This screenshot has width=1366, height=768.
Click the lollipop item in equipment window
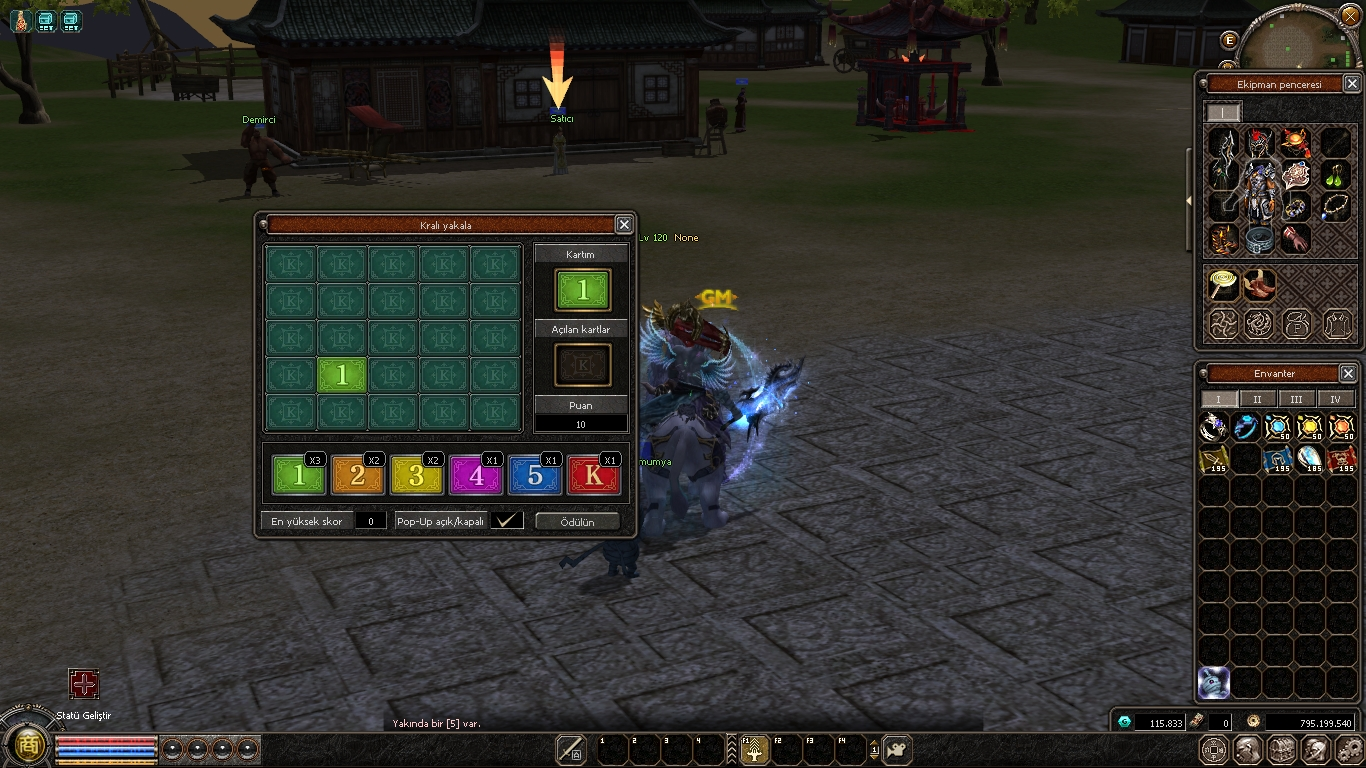[1222, 285]
